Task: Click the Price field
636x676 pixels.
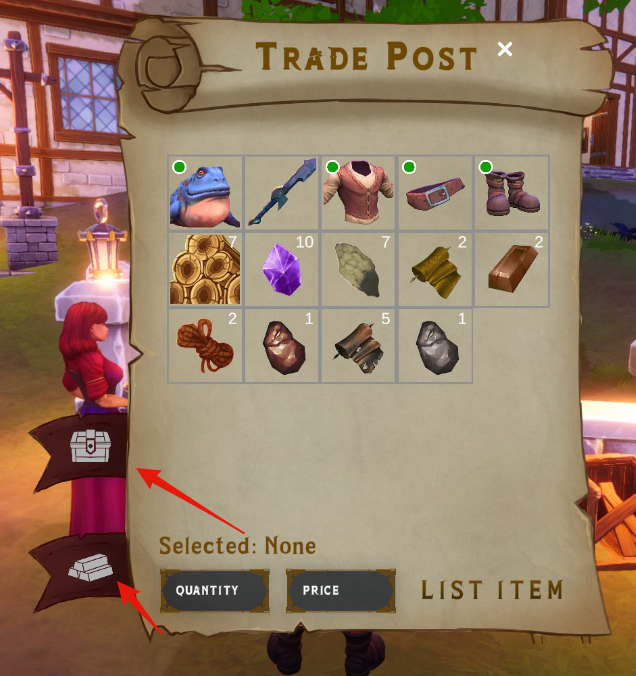Action: pyautogui.click(x=340, y=591)
